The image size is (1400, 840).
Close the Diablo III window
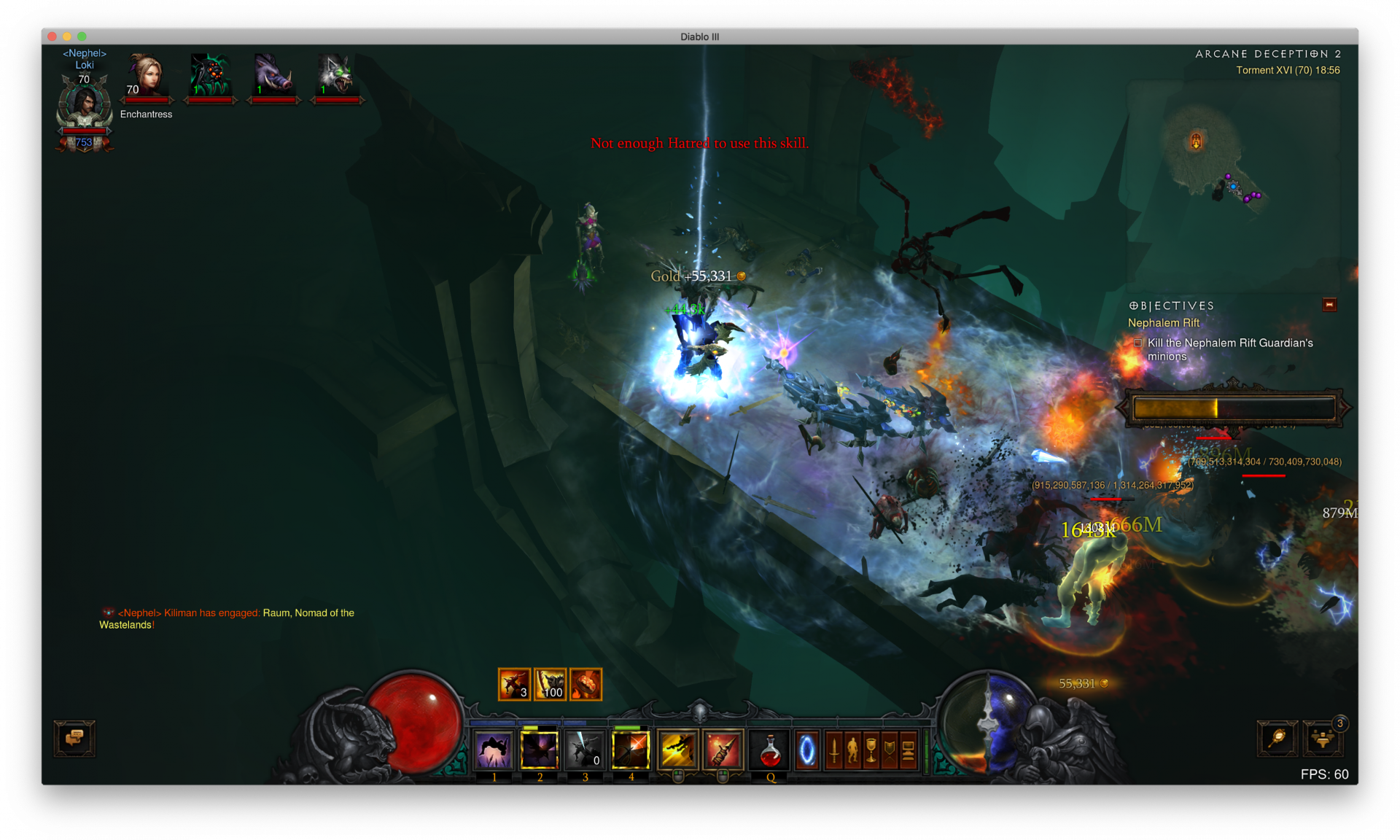[x=52, y=36]
